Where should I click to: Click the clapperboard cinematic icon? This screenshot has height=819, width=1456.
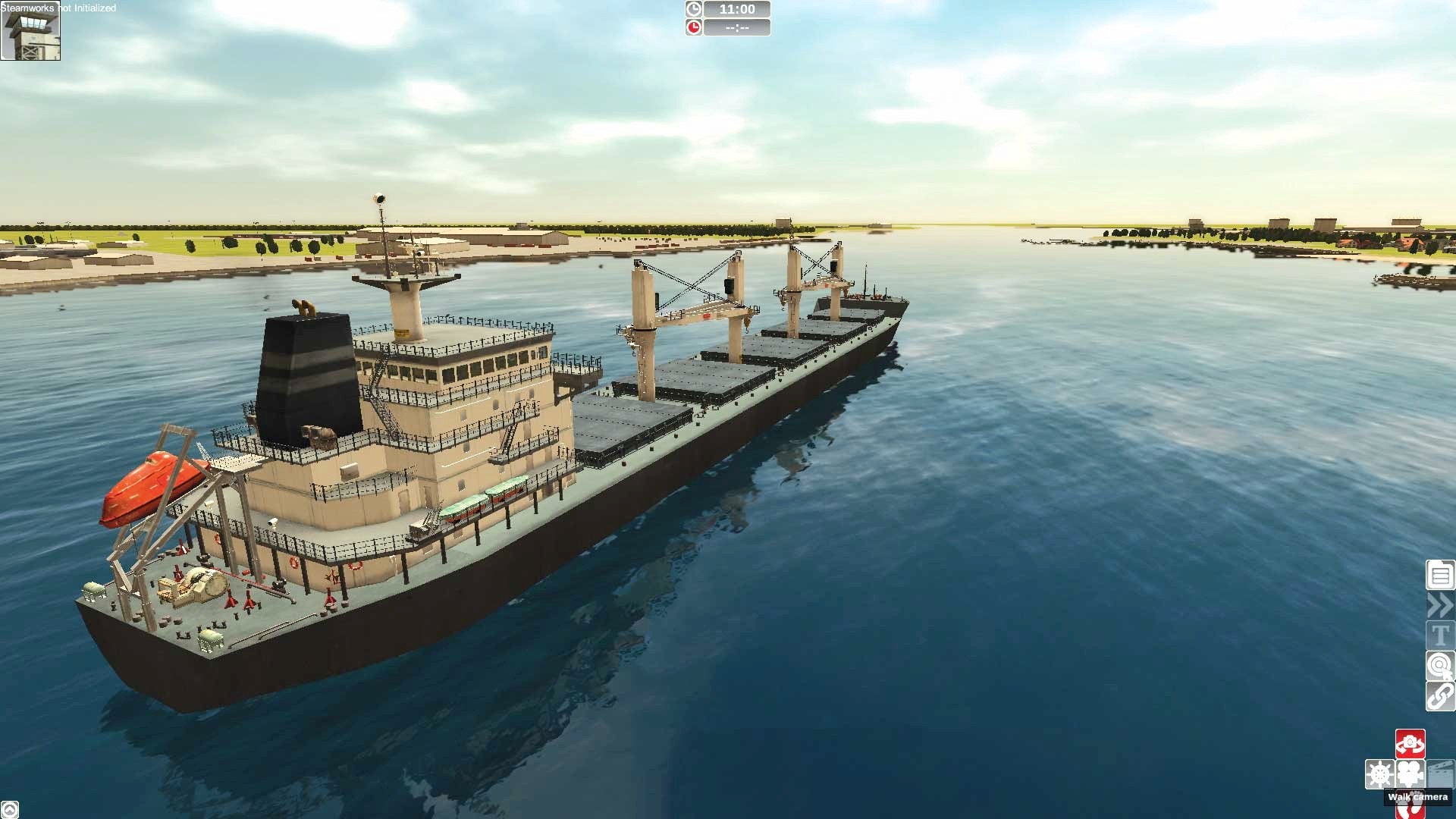click(1441, 774)
